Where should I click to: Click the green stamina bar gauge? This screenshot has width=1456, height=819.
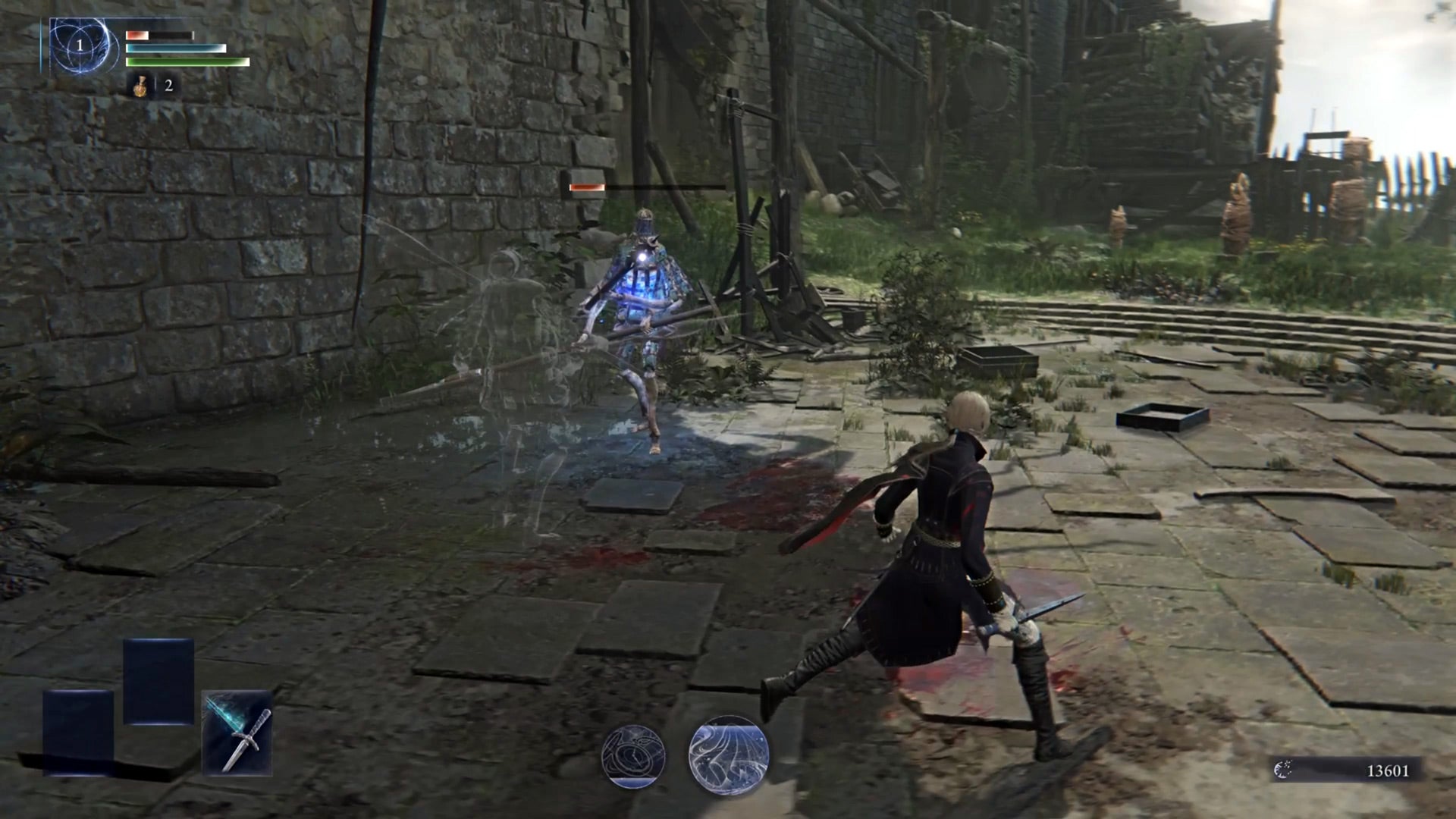[186, 61]
